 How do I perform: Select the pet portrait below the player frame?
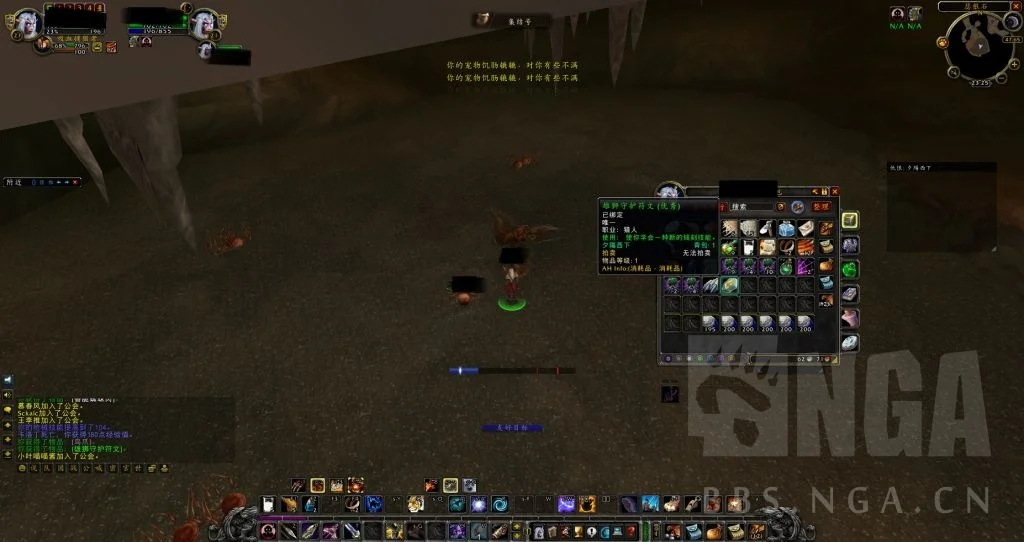[x=42, y=45]
